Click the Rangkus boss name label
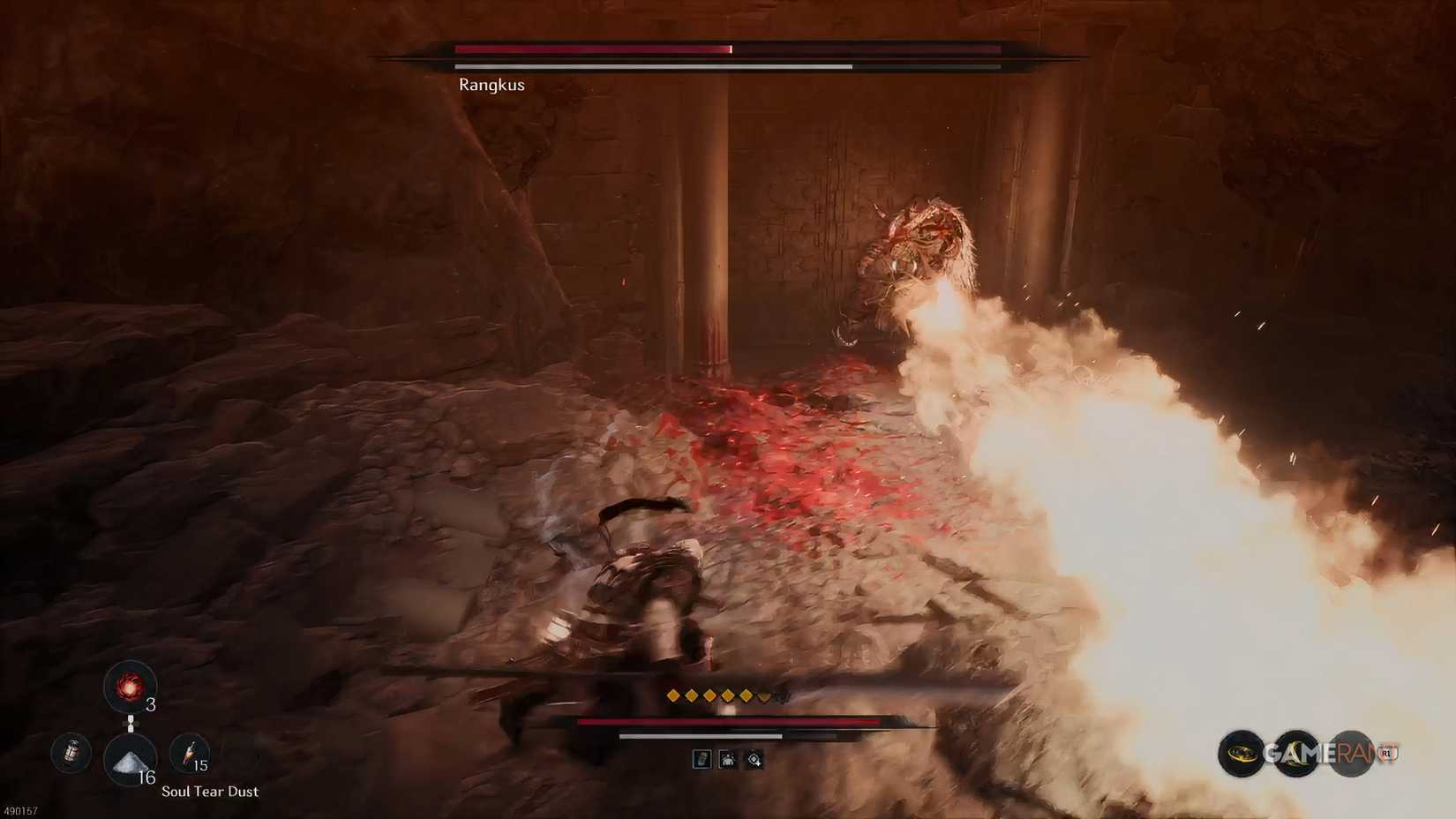This screenshot has width=1456, height=819. point(491,85)
